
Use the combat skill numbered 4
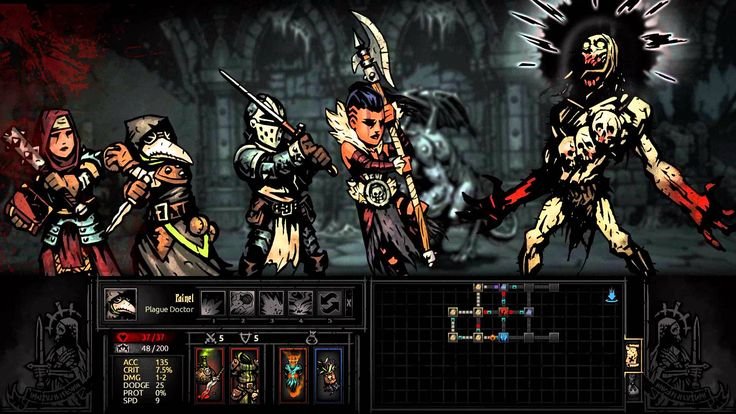[x=301, y=303]
